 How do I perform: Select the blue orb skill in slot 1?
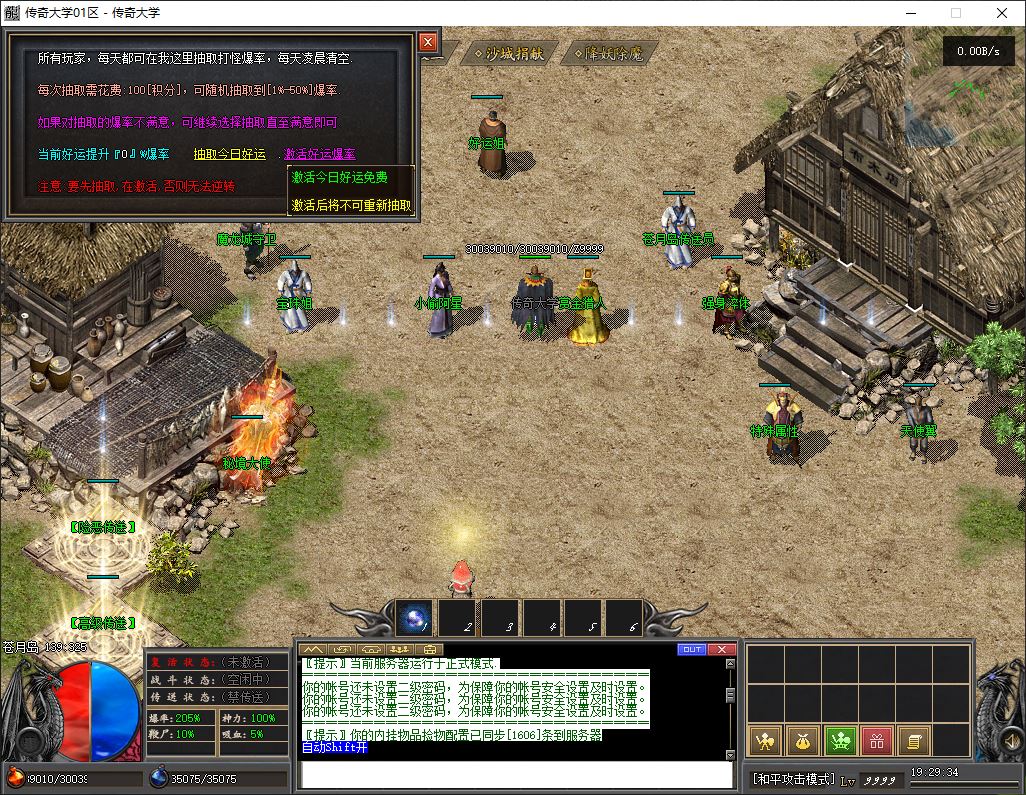click(x=415, y=619)
